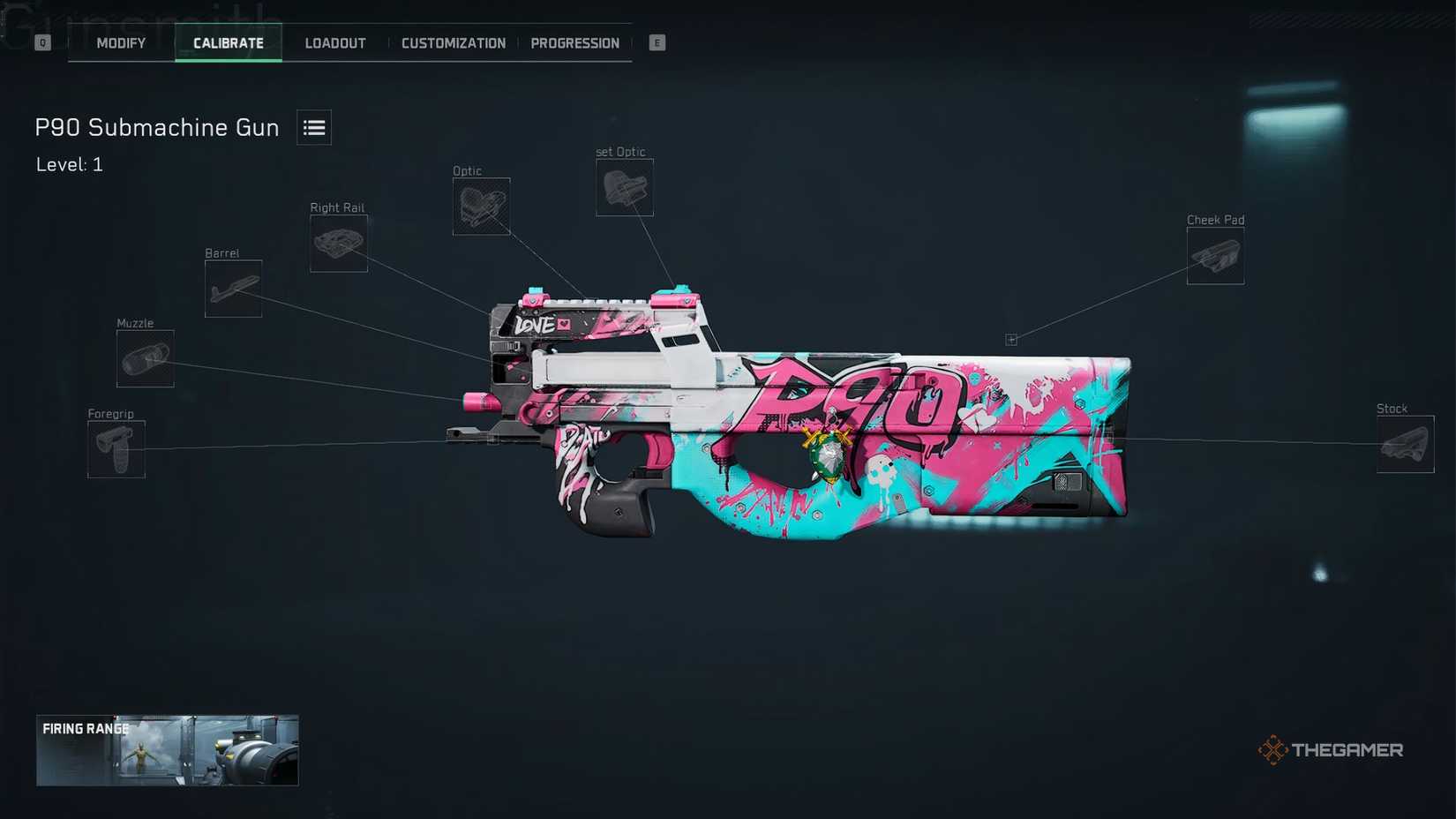Viewport: 1456px width, 819px height.
Task: Open the weapon list icon beside P90 name
Action: (x=313, y=127)
